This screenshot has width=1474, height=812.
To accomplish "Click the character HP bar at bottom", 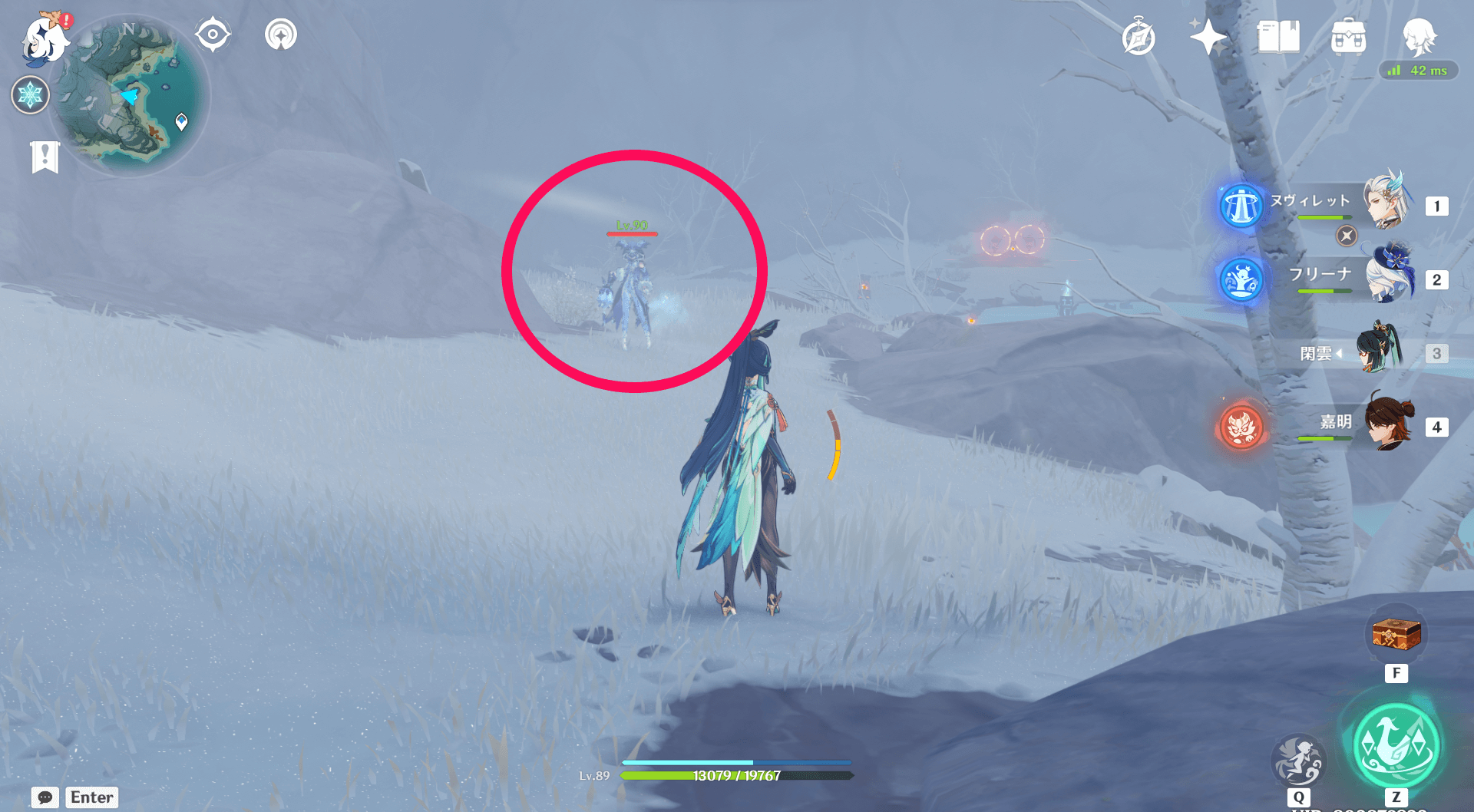I will click(737, 776).
